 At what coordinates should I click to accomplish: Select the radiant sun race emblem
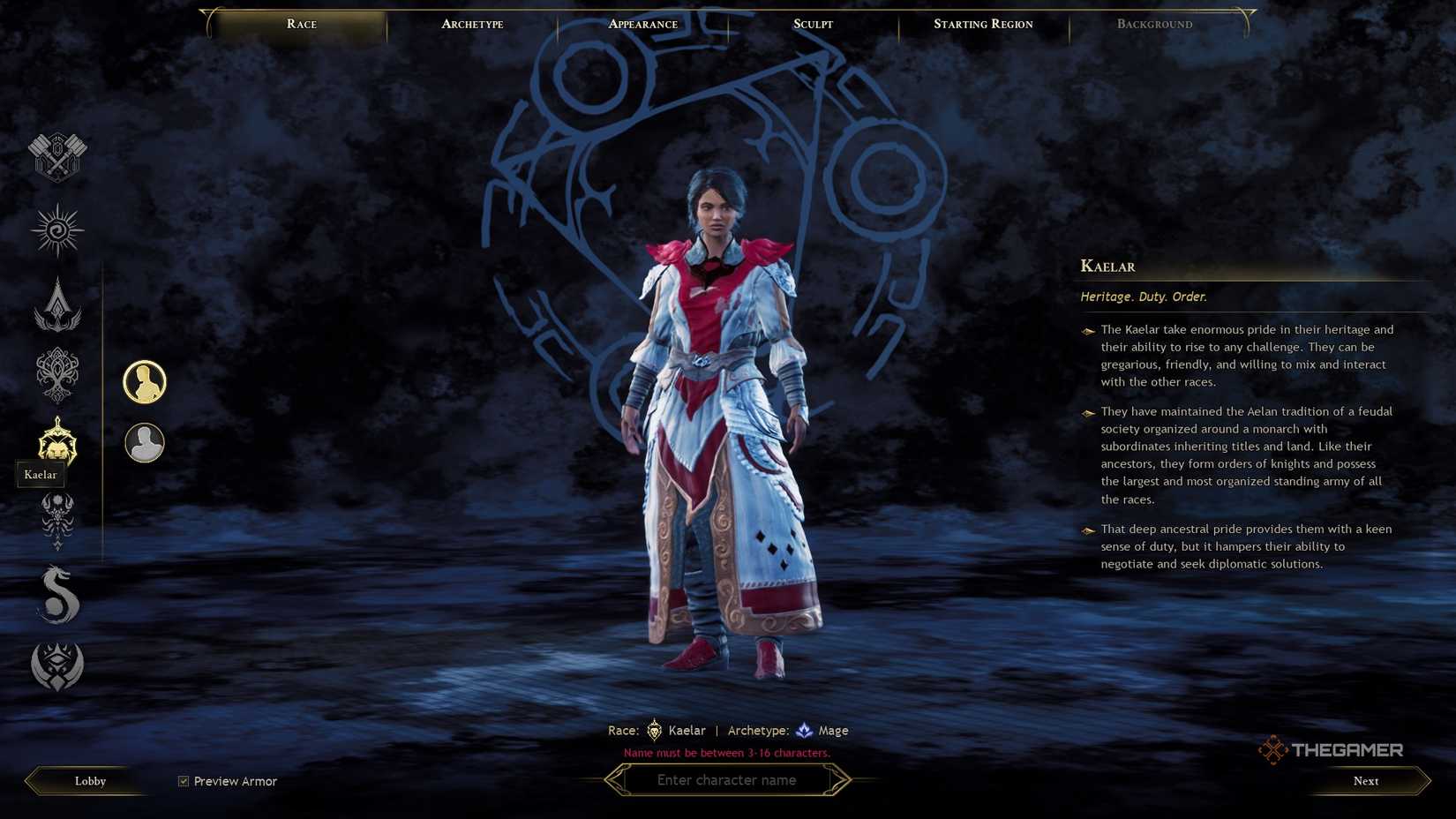pyautogui.click(x=56, y=229)
